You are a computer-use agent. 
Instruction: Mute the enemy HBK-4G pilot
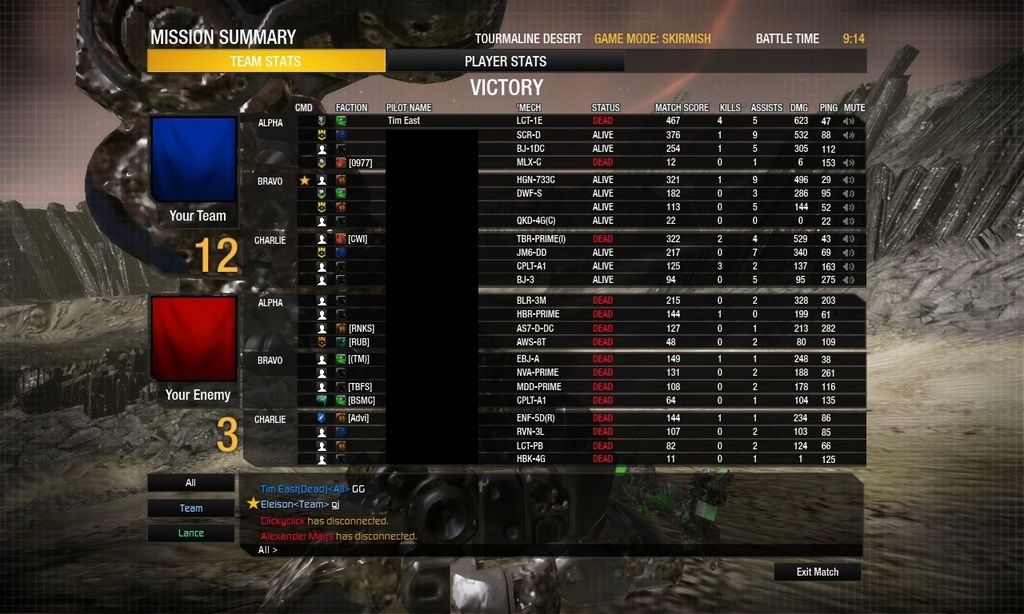[850, 459]
